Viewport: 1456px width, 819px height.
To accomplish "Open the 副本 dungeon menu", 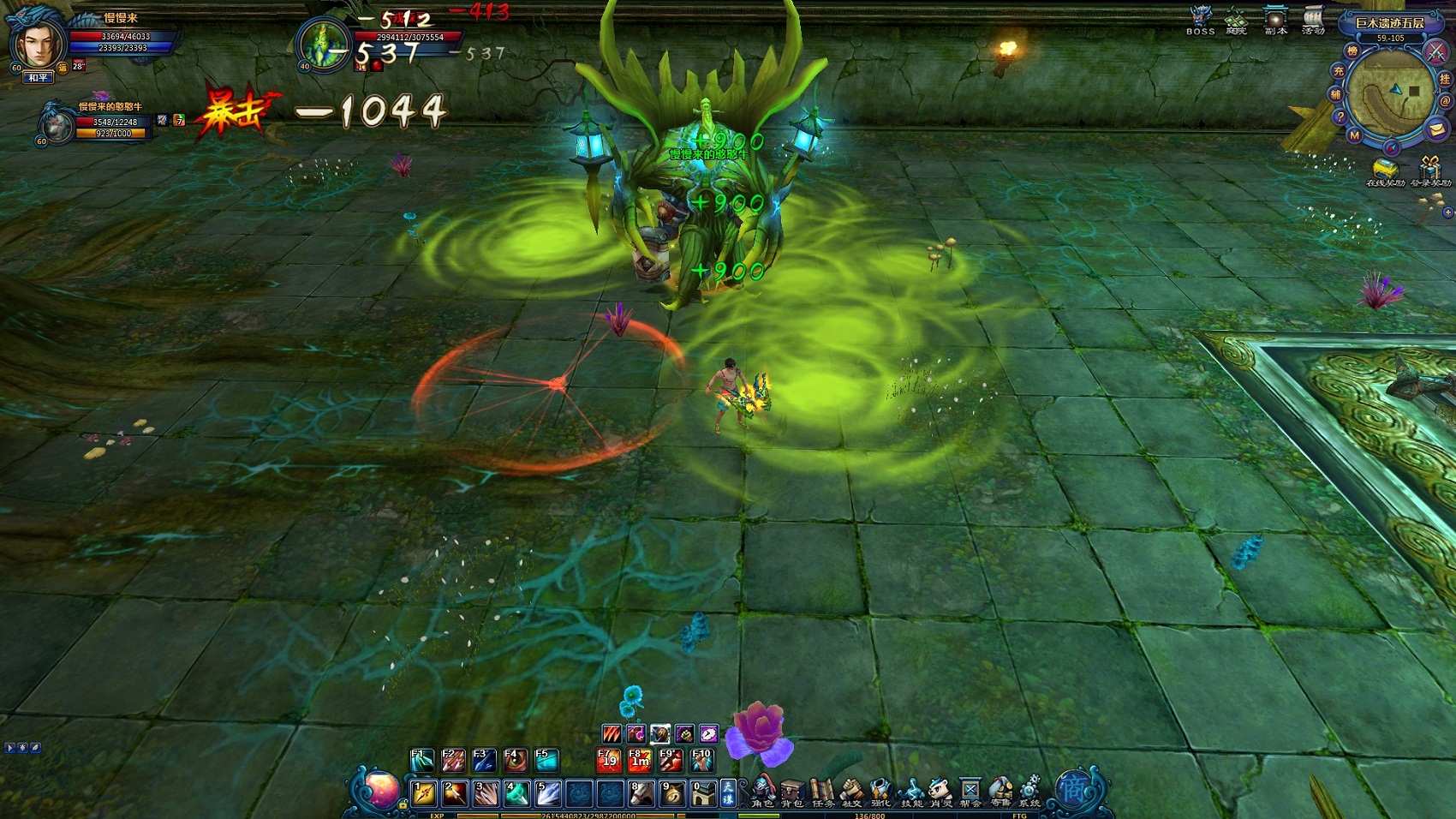I will coord(1275,21).
